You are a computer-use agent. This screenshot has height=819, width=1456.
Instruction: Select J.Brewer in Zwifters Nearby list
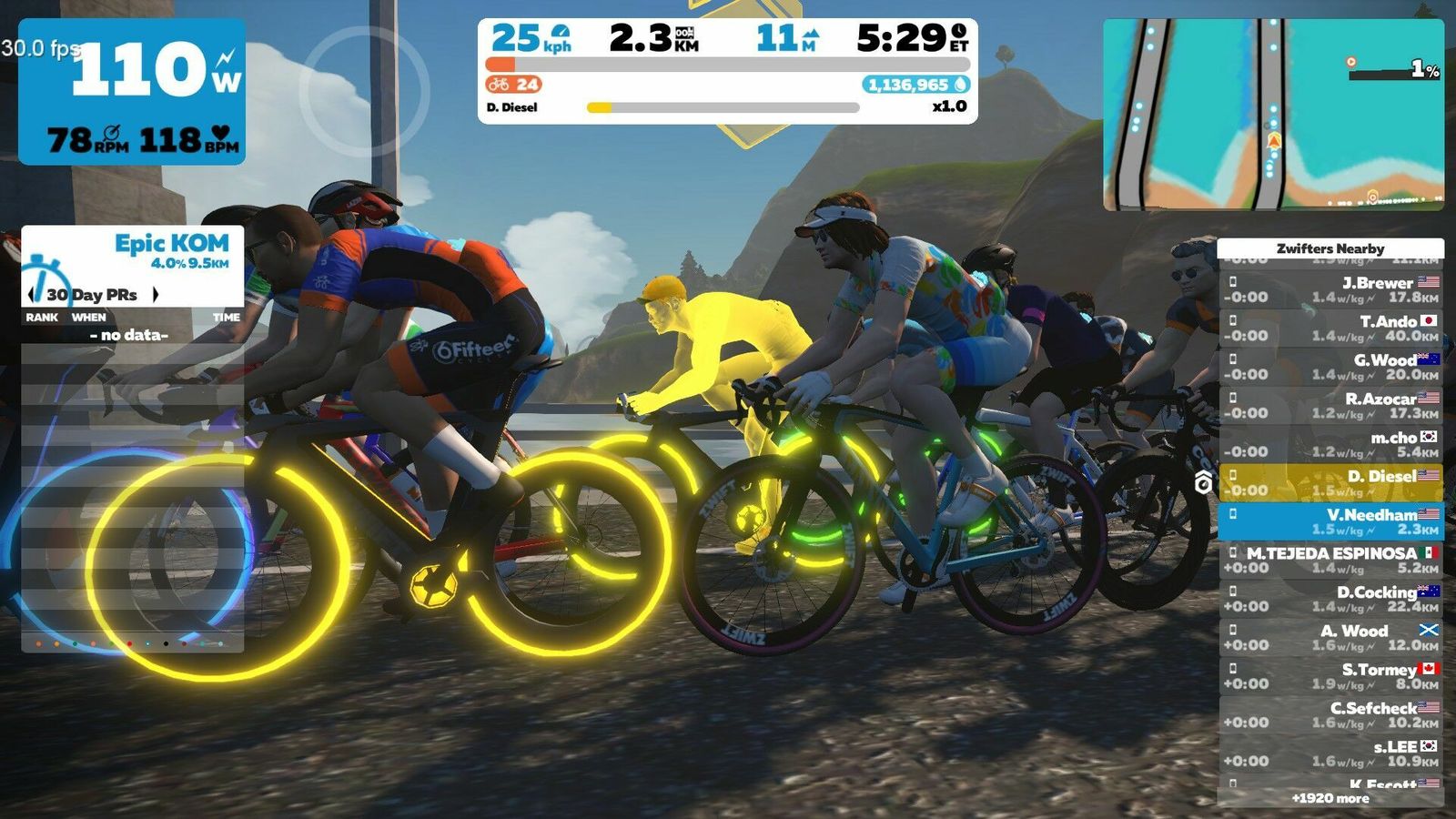[x=1330, y=289]
